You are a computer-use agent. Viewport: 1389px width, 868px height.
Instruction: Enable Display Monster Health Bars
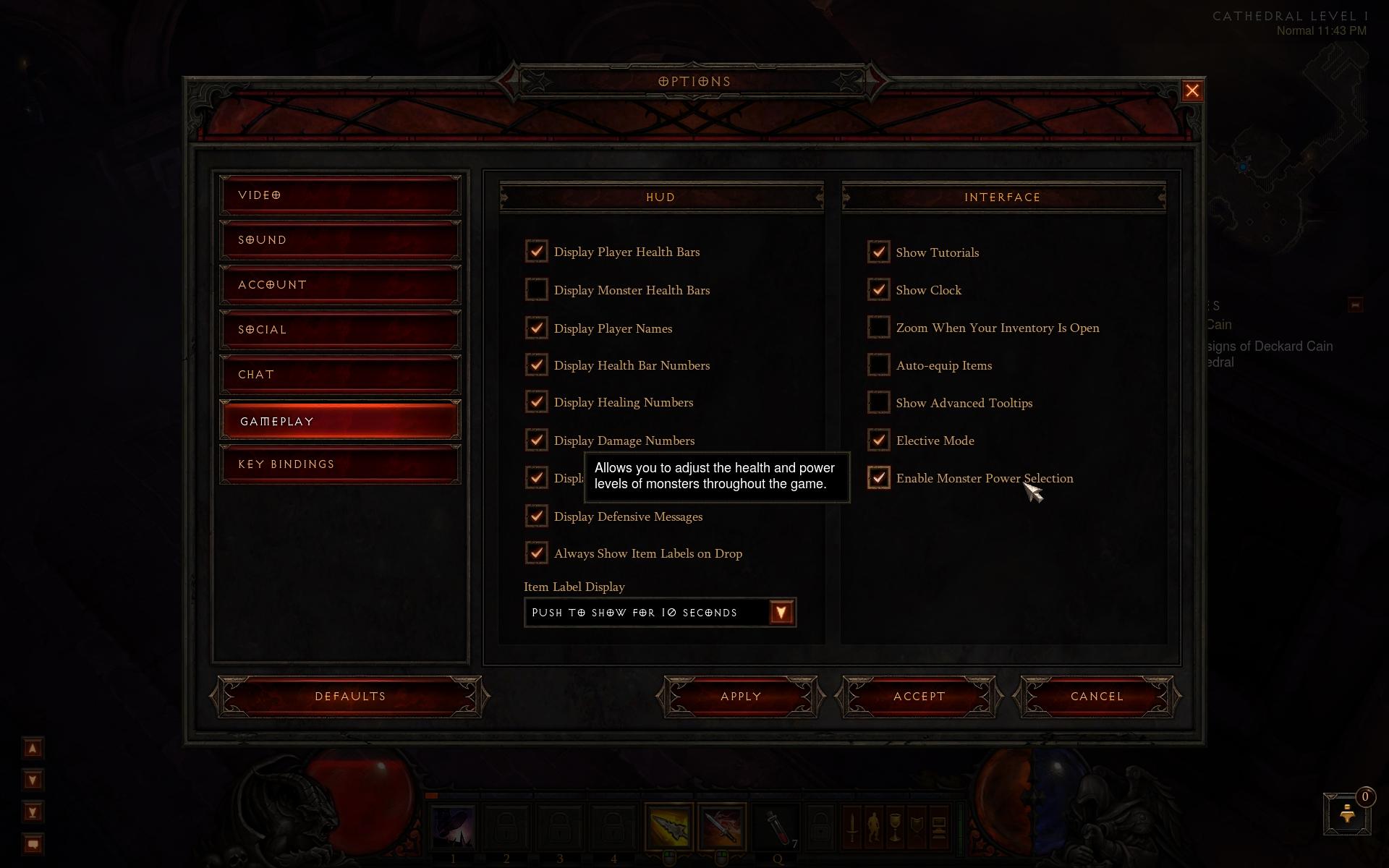click(x=536, y=289)
